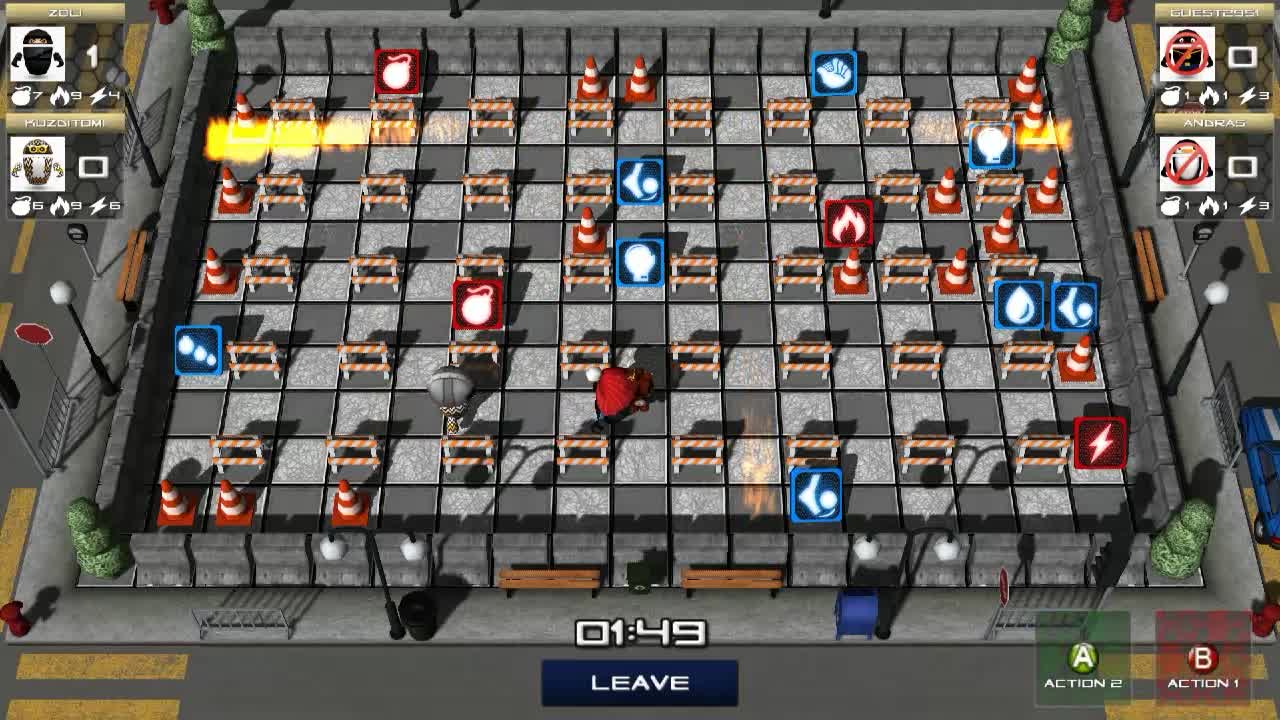Image resolution: width=1280 pixels, height=720 pixels.
Task: Select the ANDRAS player panel header
Action: 1213,121
